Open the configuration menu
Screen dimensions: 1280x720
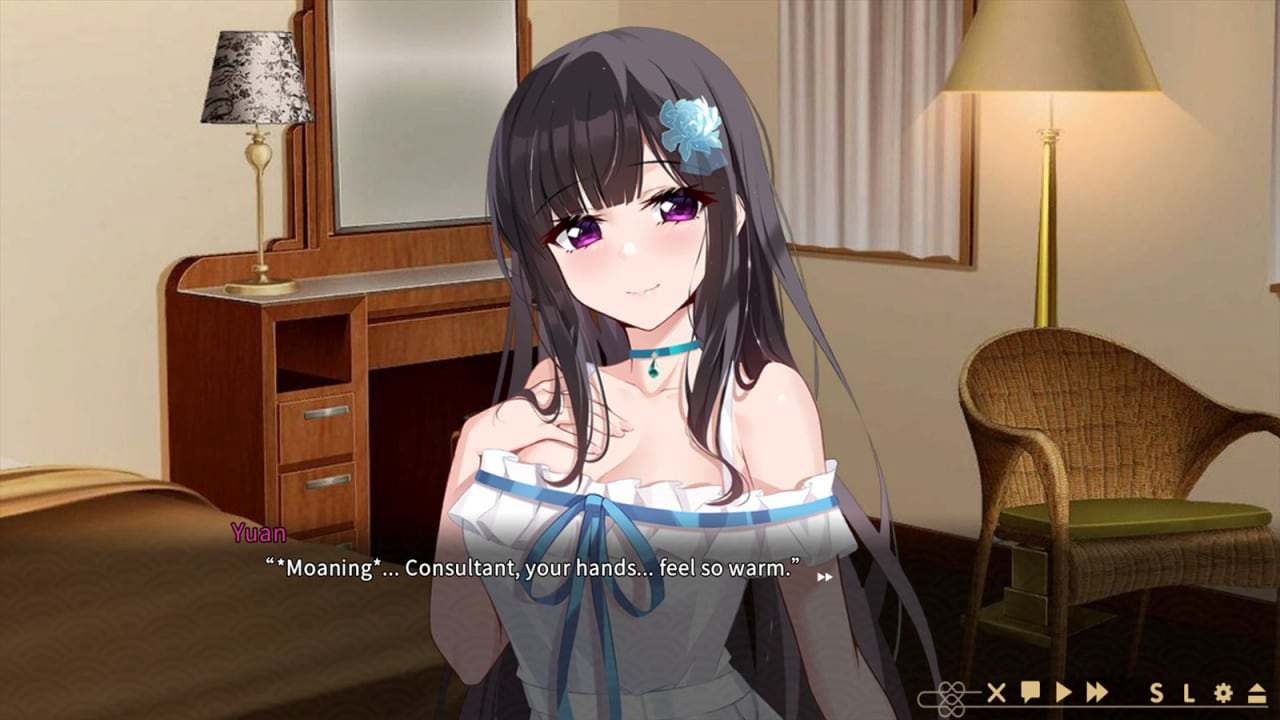click(1225, 693)
